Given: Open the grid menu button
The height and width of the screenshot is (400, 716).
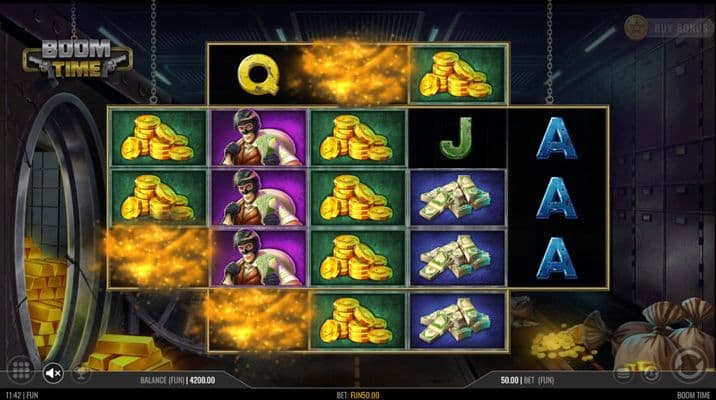Looking at the screenshot, I should click(x=19, y=372).
